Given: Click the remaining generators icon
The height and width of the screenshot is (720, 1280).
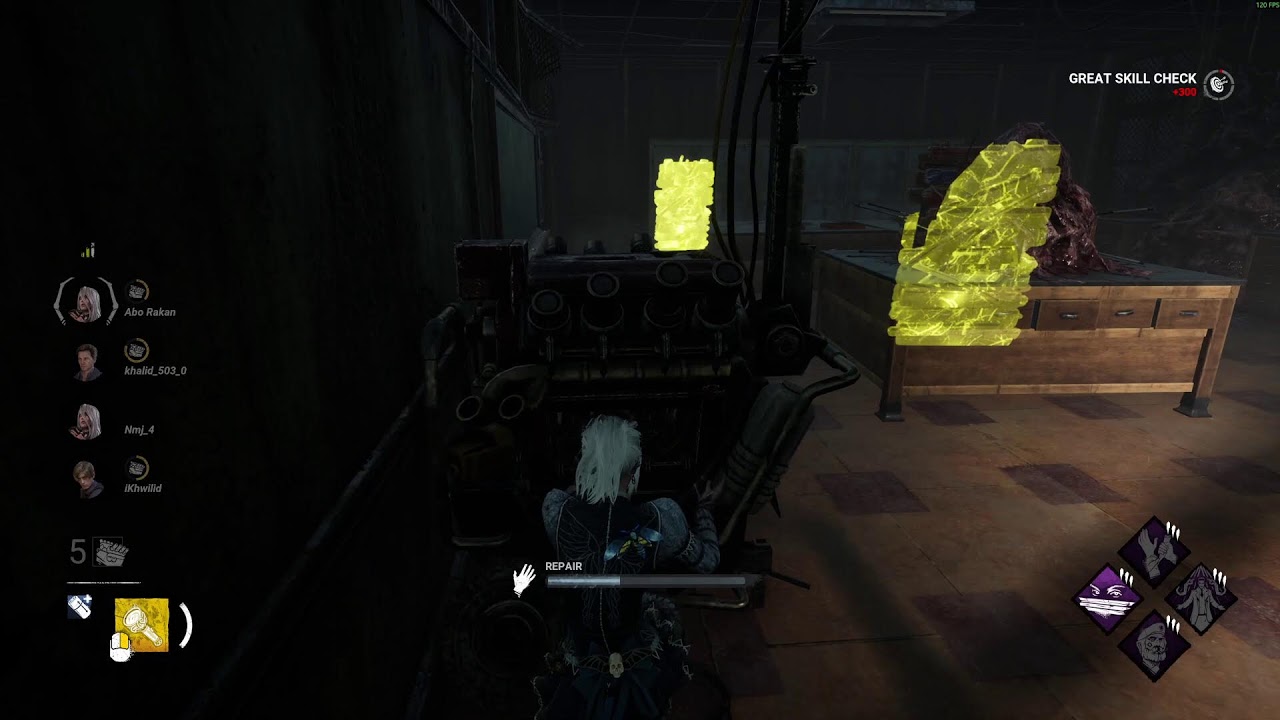Looking at the screenshot, I should click(x=111, y=552).
